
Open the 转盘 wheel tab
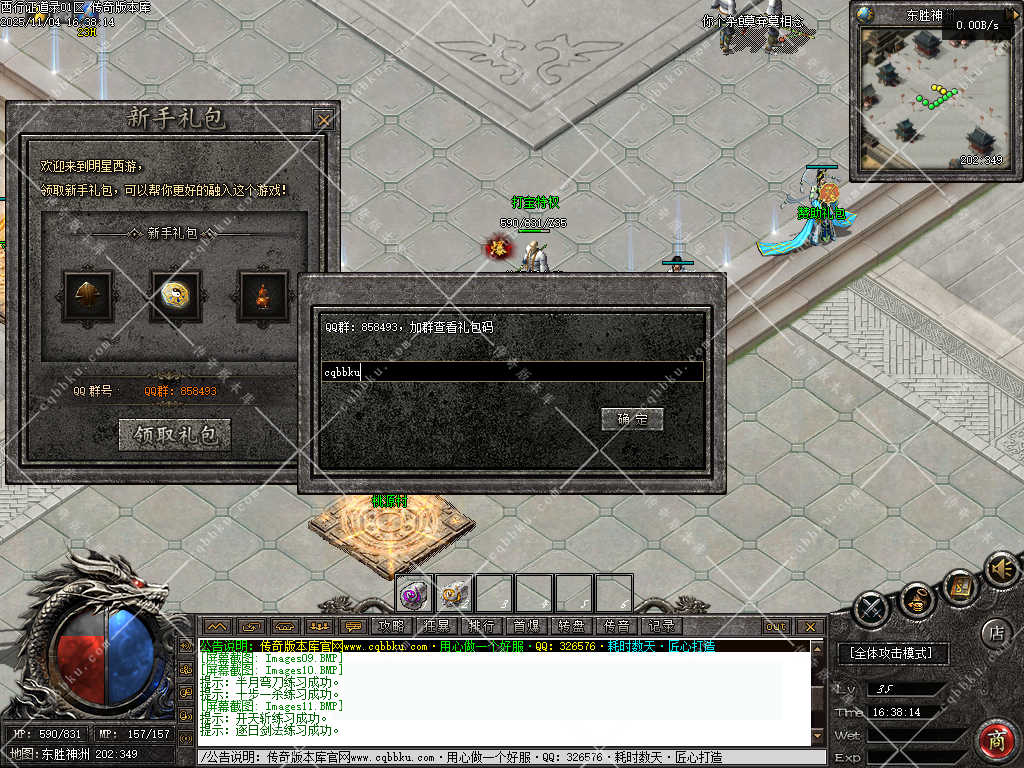(x=571, y=626)
